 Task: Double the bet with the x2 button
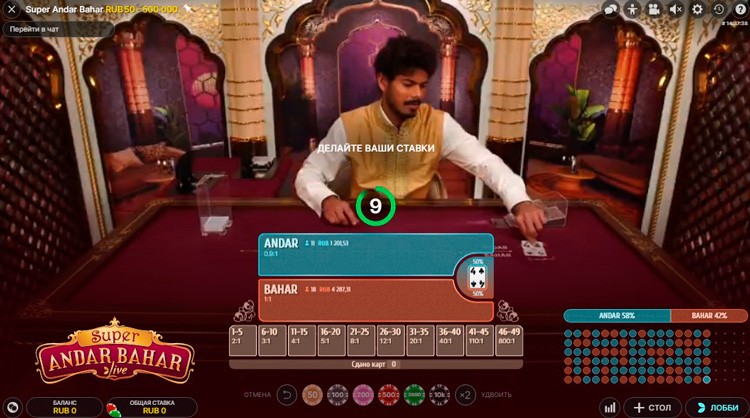tap(465, 395)
